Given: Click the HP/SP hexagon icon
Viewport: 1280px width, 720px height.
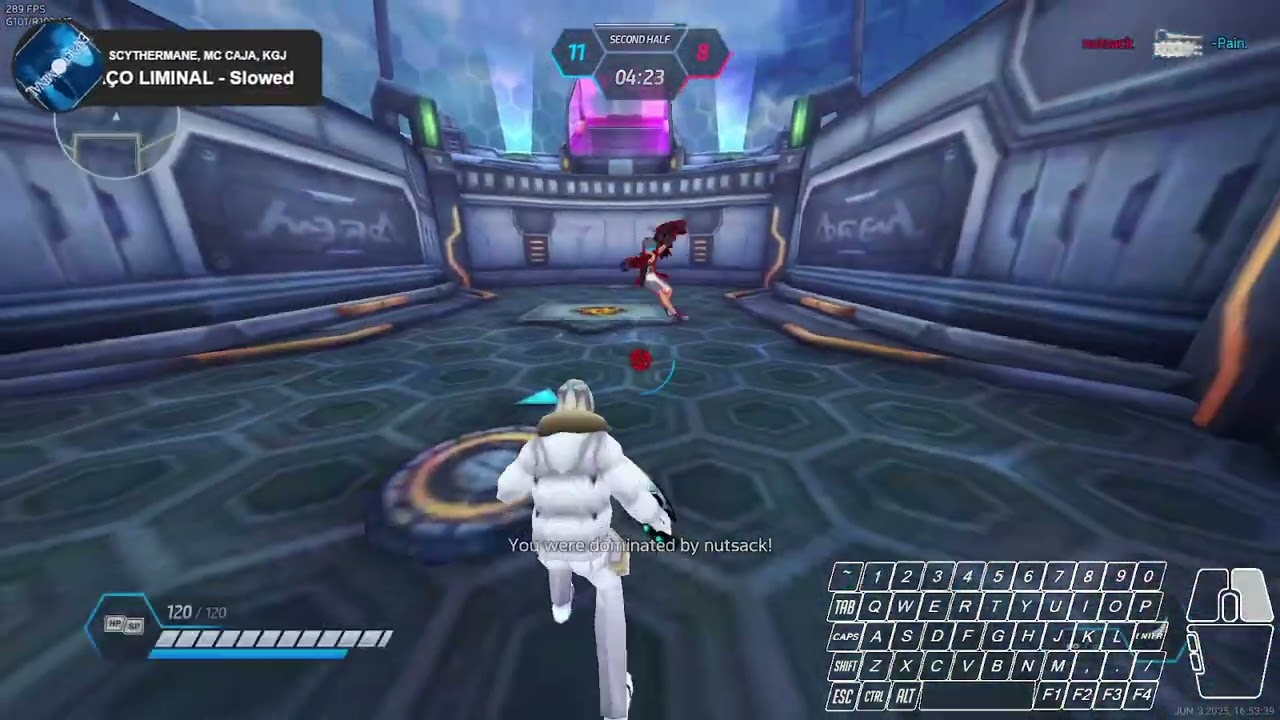Looking at the screenshot, I should pos(124,625).
